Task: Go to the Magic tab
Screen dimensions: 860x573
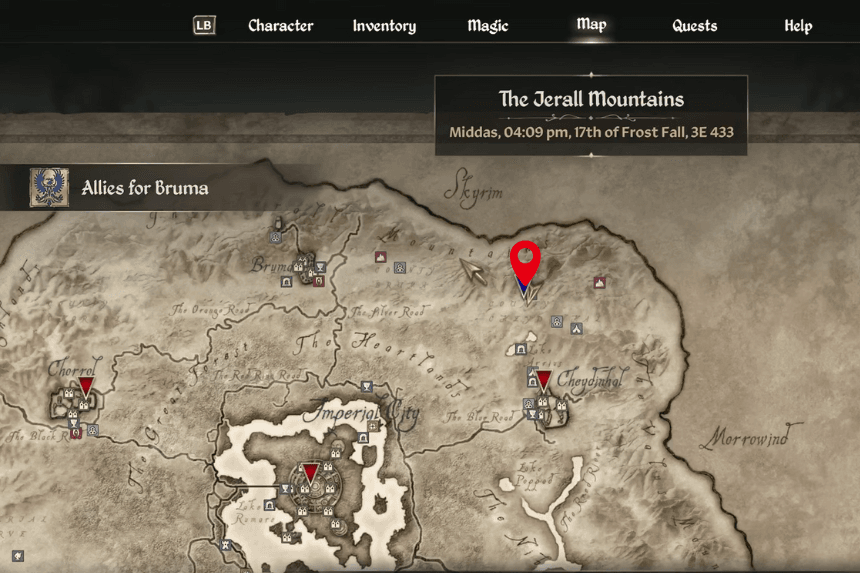Action: (x=488, y=26)
